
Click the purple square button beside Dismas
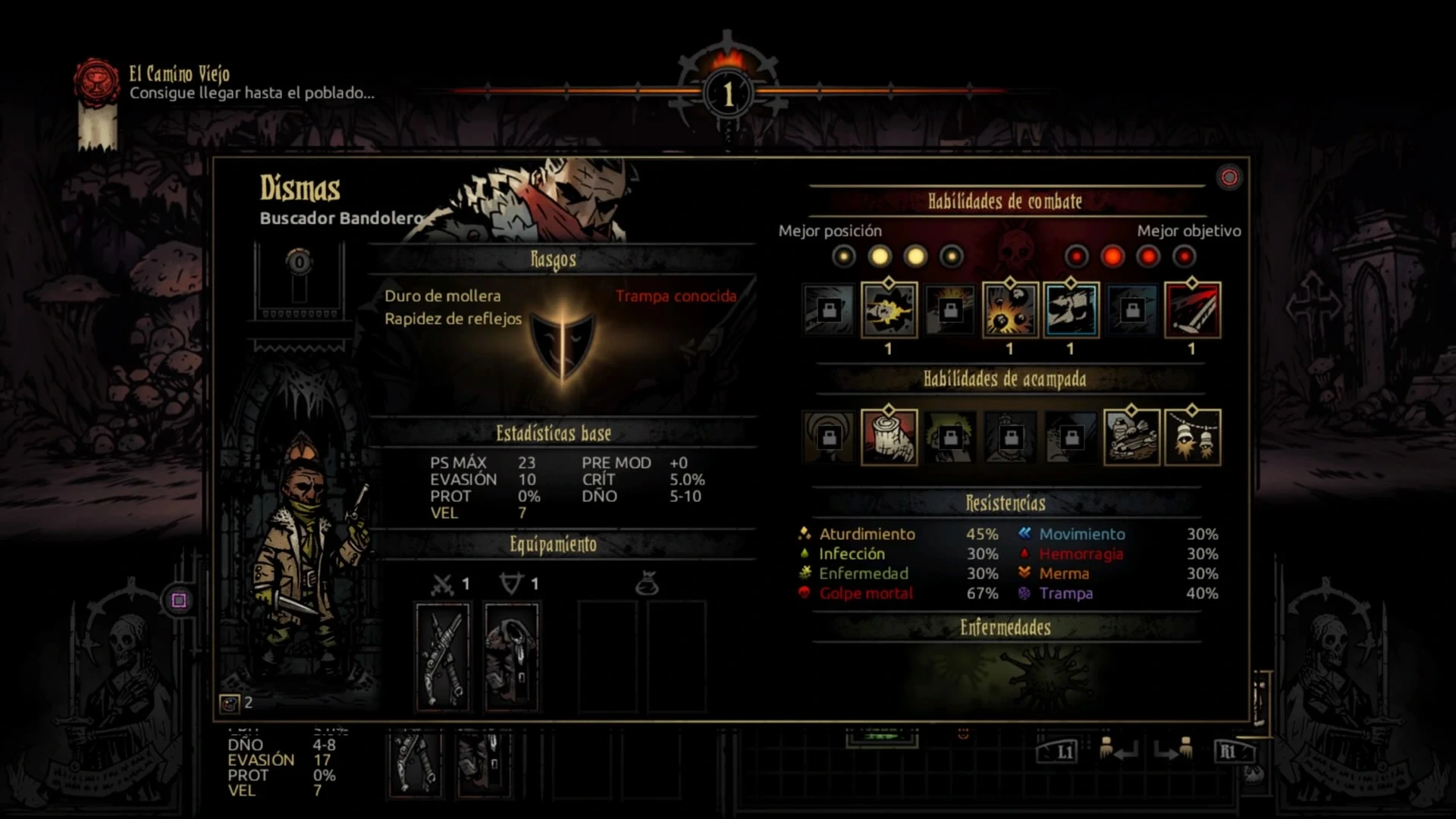coord(179,601)
